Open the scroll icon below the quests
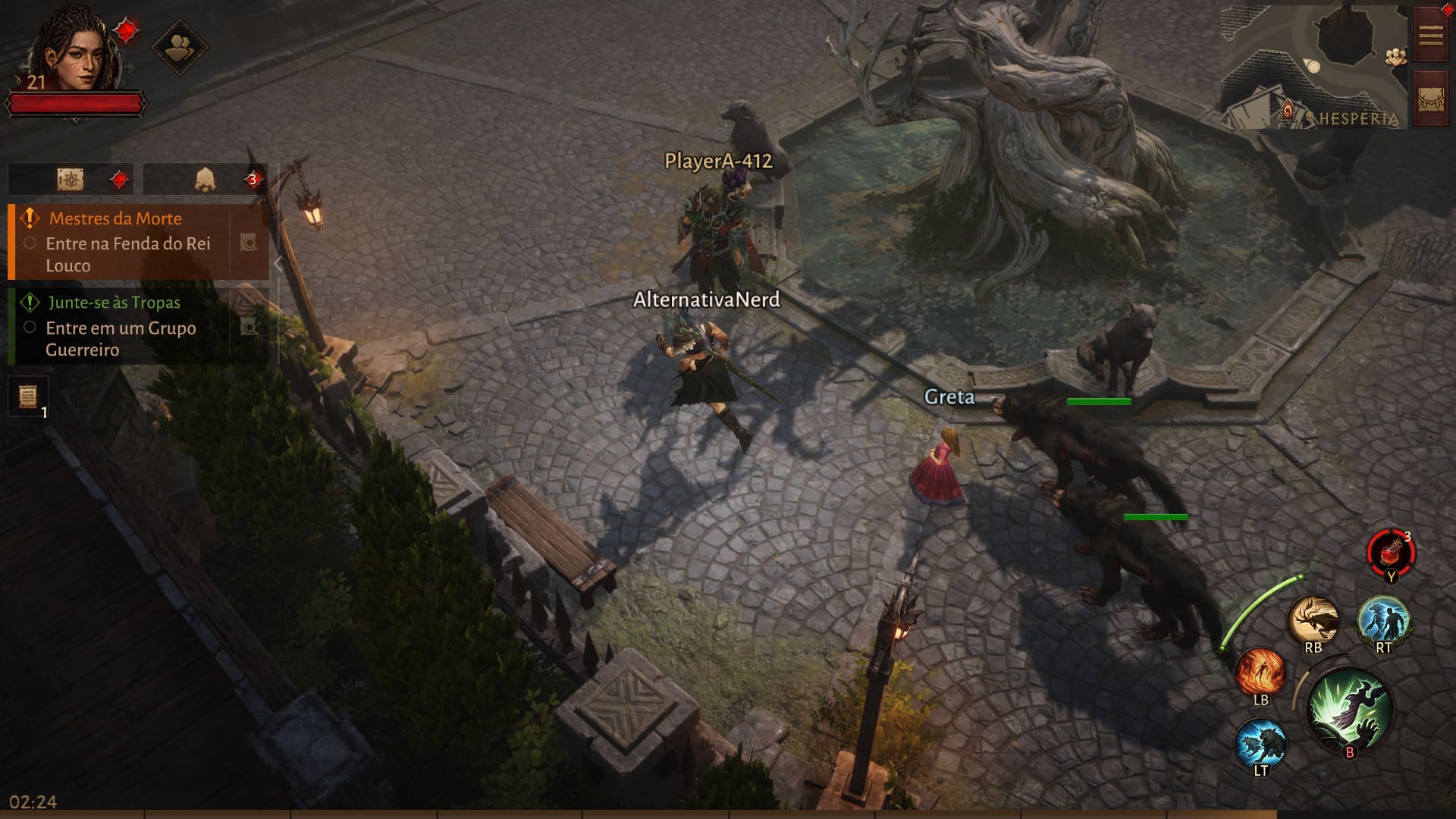1456x819 pixels. click(28, 396)
